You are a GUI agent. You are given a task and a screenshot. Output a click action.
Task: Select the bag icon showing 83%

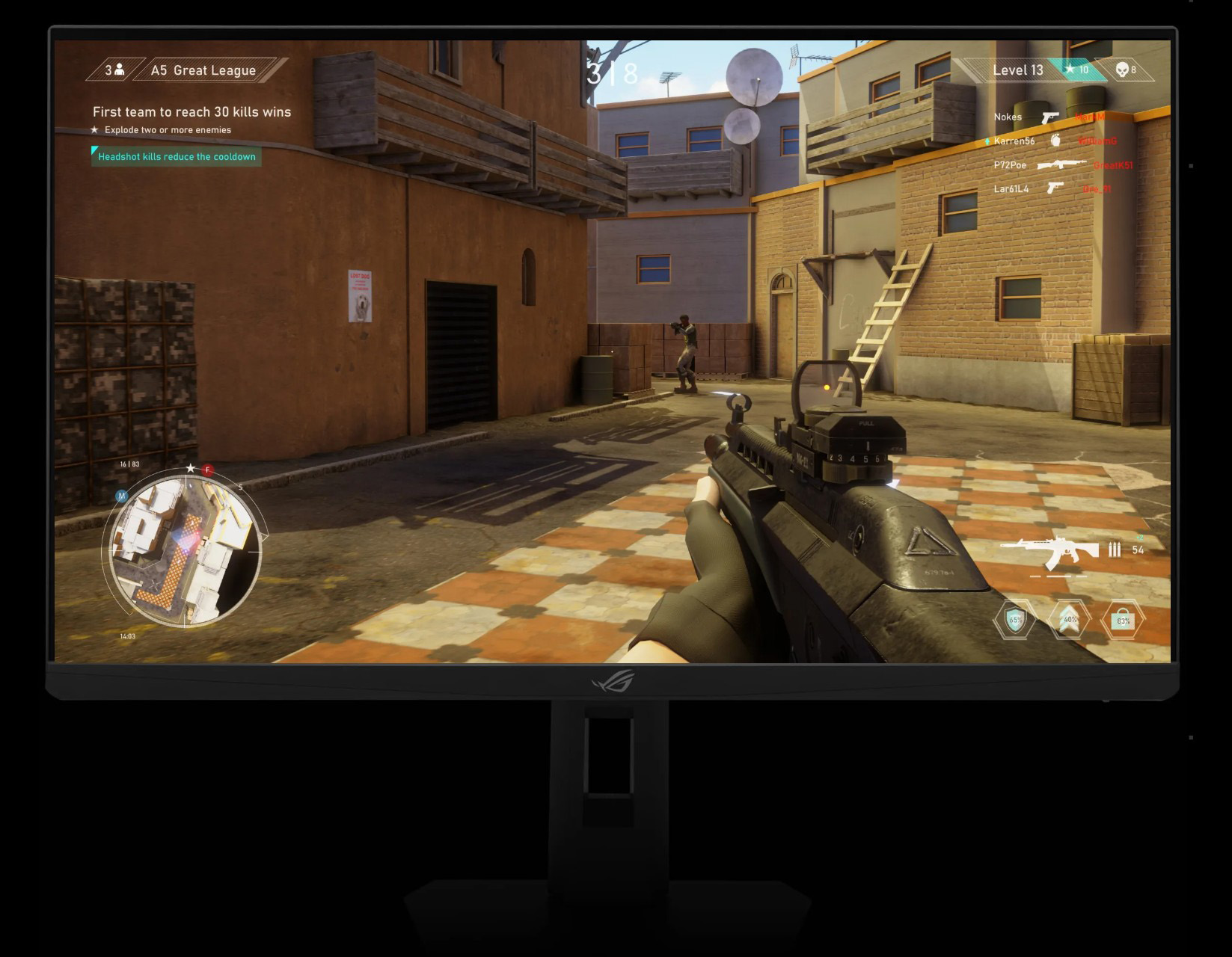pos(1124,619)
